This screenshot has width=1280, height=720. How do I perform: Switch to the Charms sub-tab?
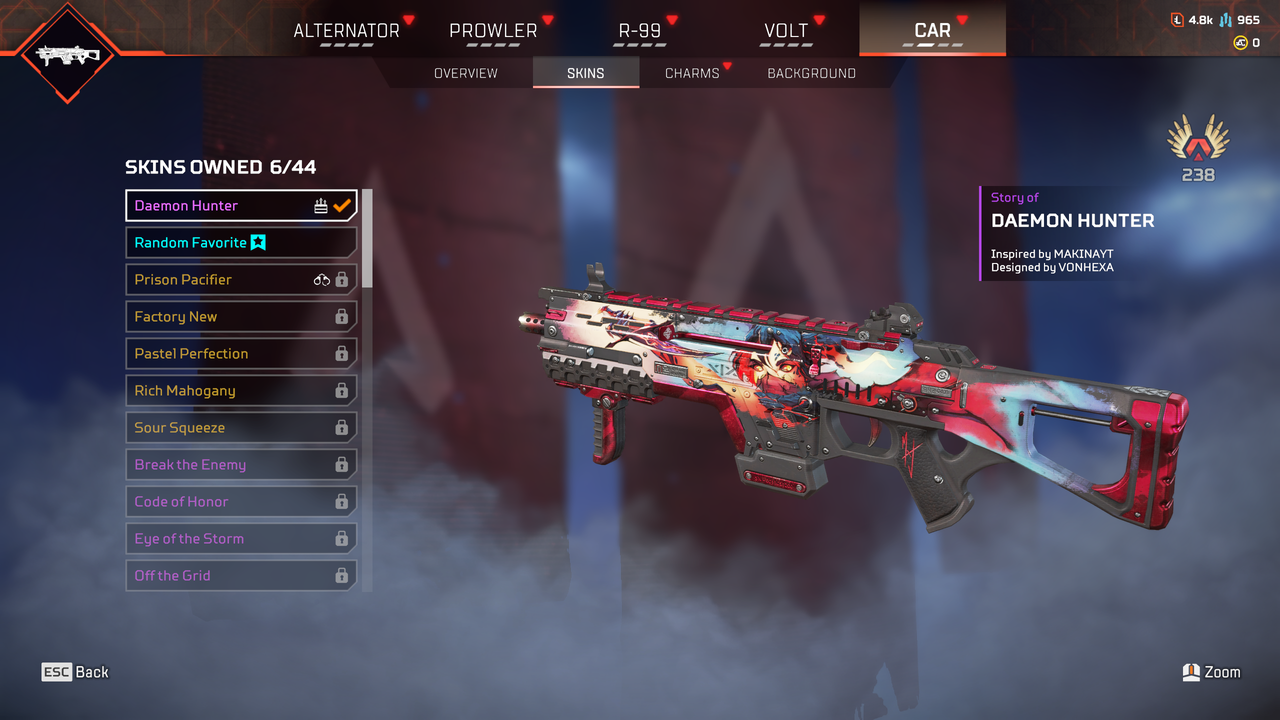pos(692,73)
